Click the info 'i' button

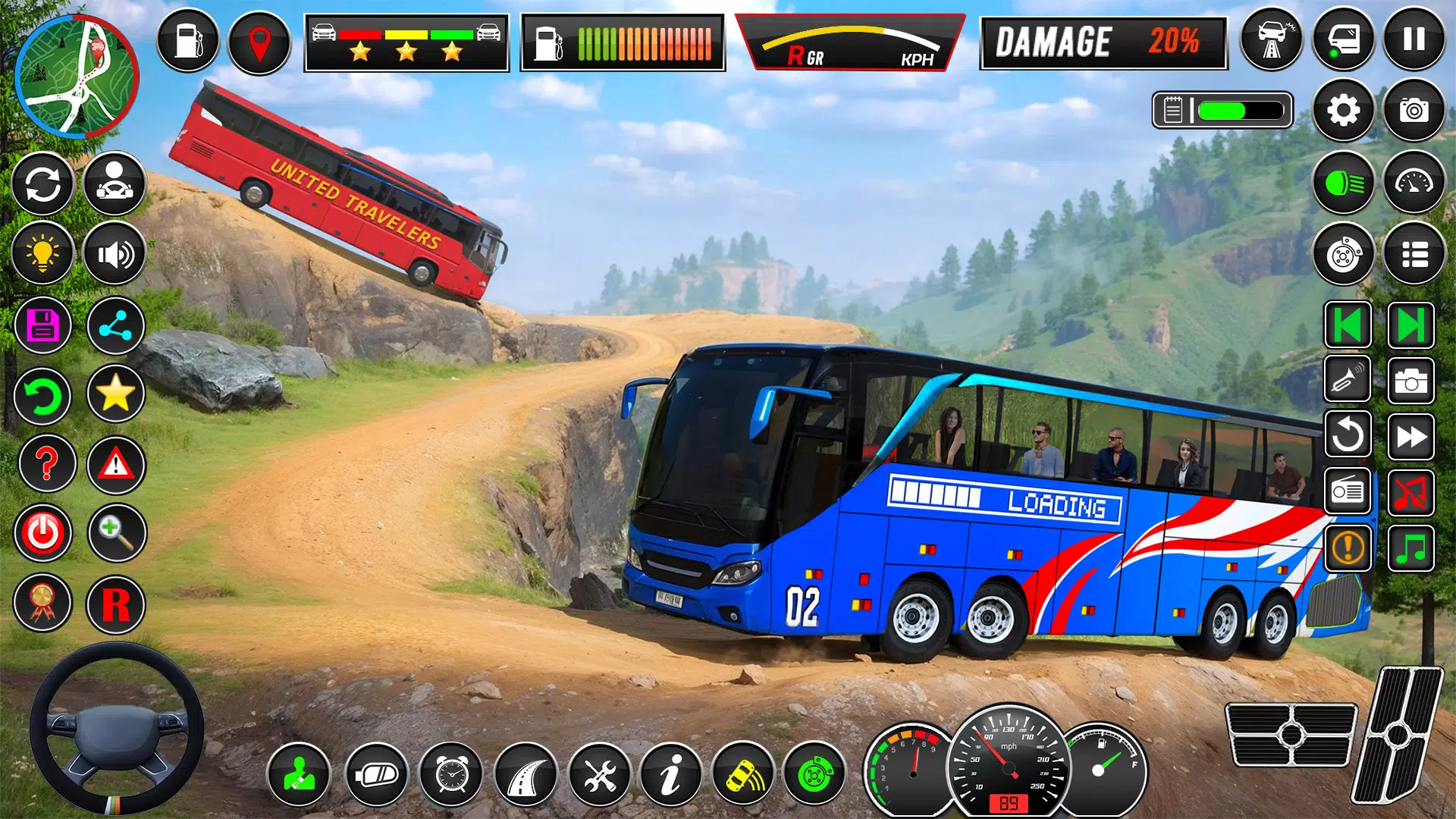pyautogui.click(x=670, y=775)
